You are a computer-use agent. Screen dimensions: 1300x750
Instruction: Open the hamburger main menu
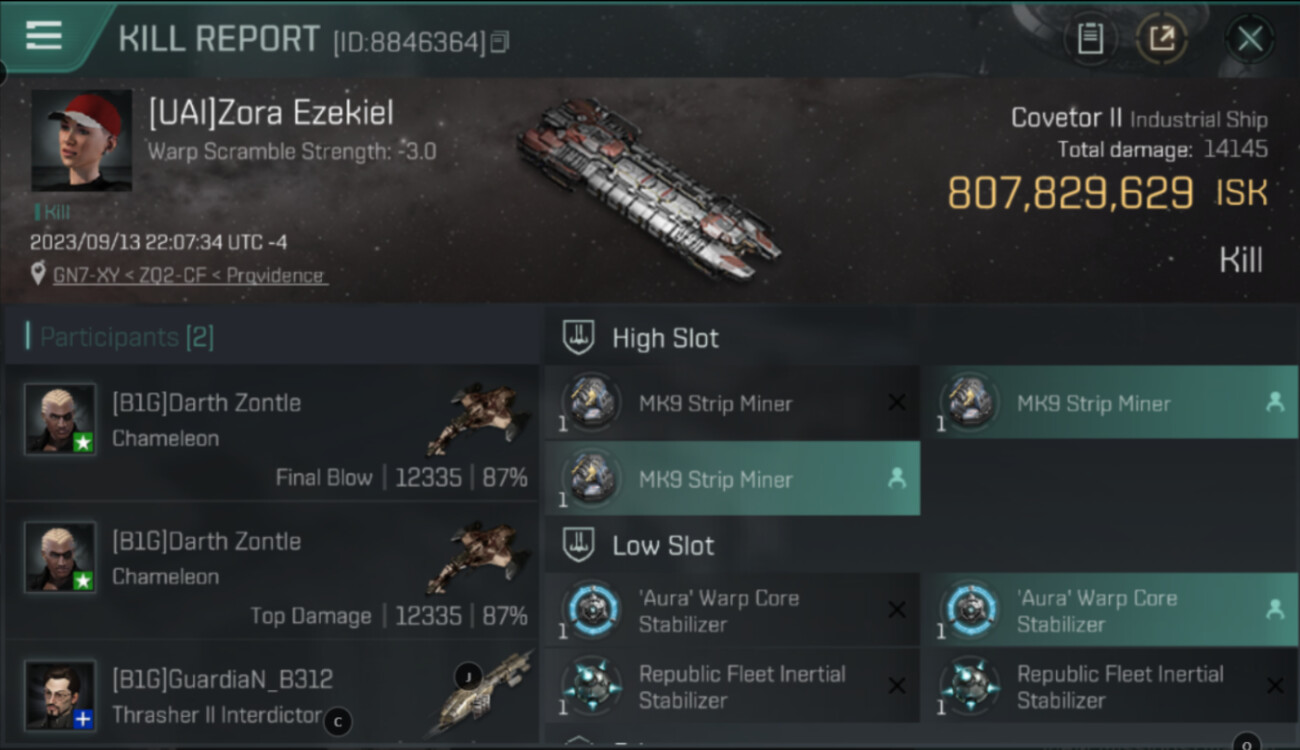pyautogui.click(x=44, y=36)
